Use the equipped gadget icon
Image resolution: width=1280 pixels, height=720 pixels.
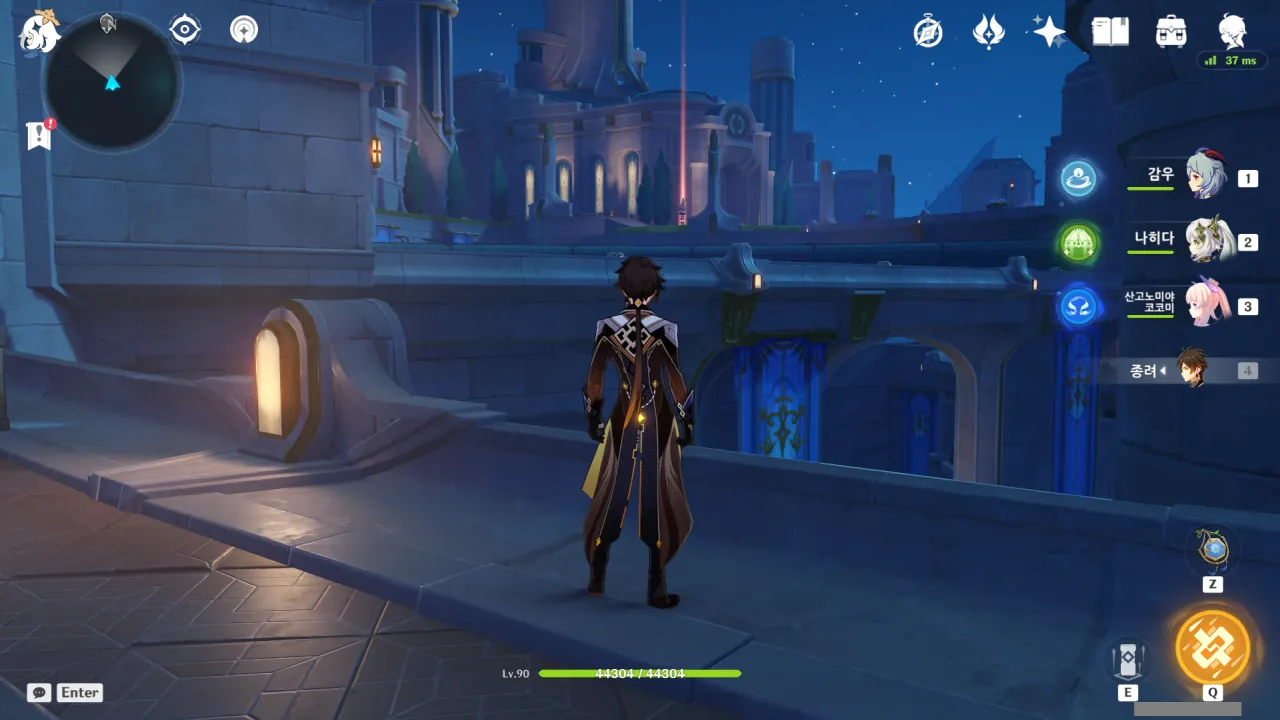[1213, 550]
